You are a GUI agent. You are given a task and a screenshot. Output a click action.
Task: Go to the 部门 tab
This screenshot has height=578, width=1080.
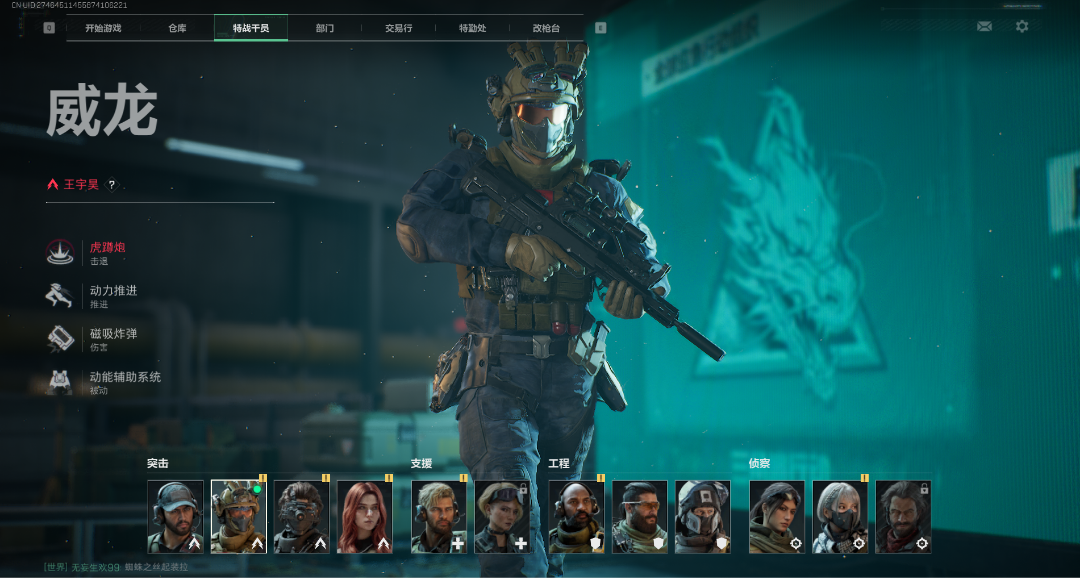pyautogui.click(x=325, y=28)
